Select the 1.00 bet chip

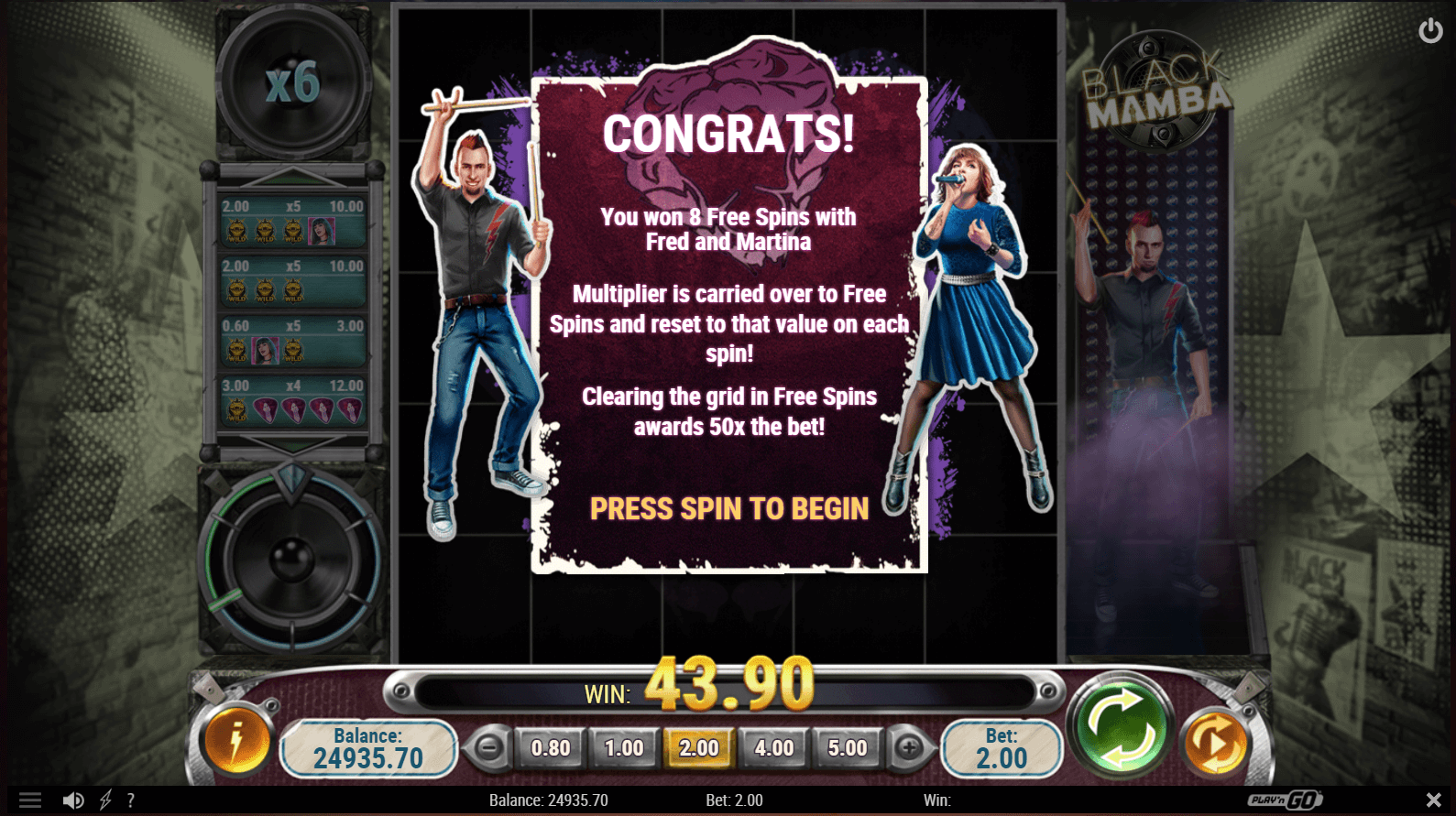click(623, 747)
